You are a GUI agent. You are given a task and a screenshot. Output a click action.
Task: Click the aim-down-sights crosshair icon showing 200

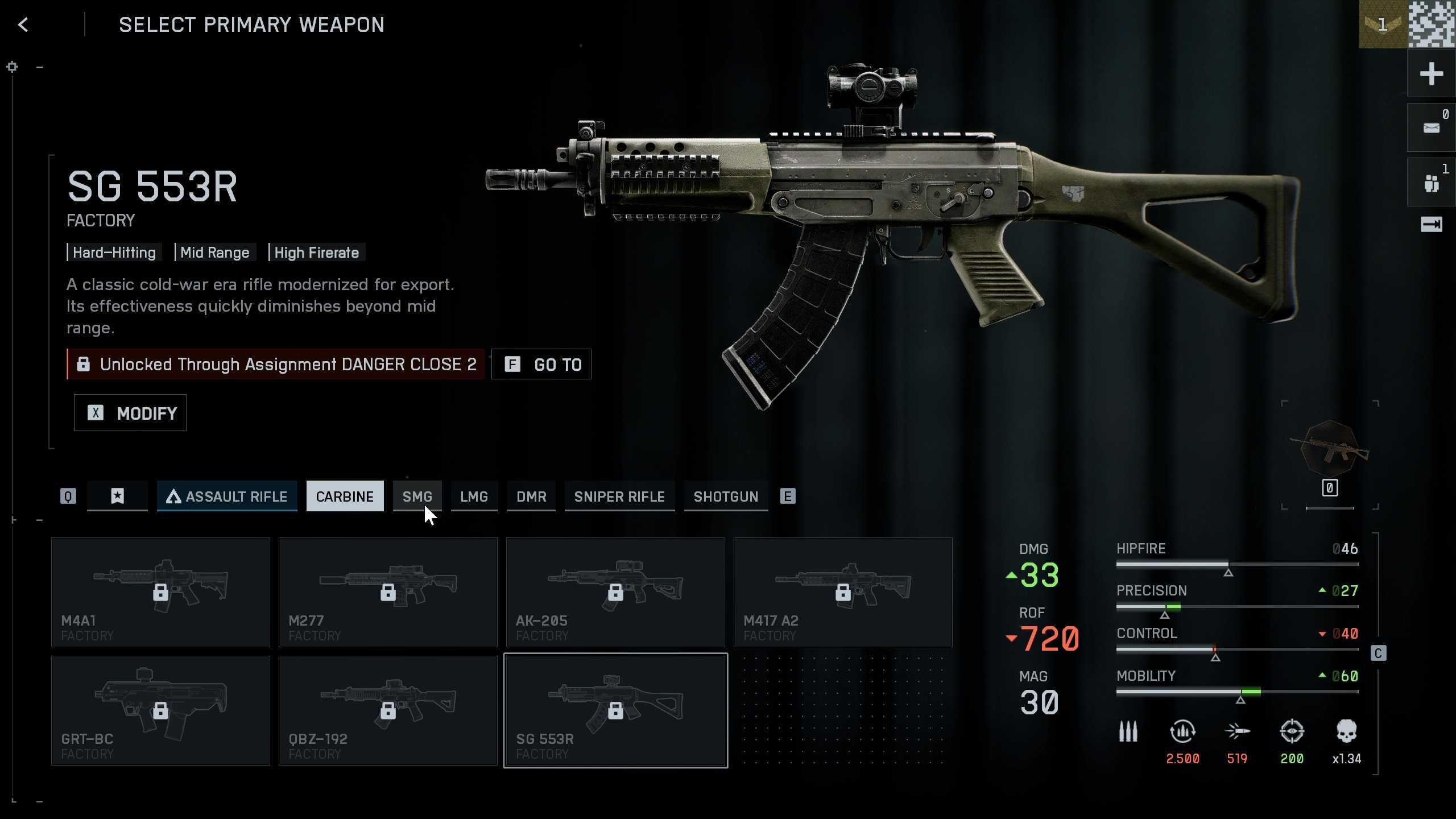pyautogui.click(x=1293, y=734)
